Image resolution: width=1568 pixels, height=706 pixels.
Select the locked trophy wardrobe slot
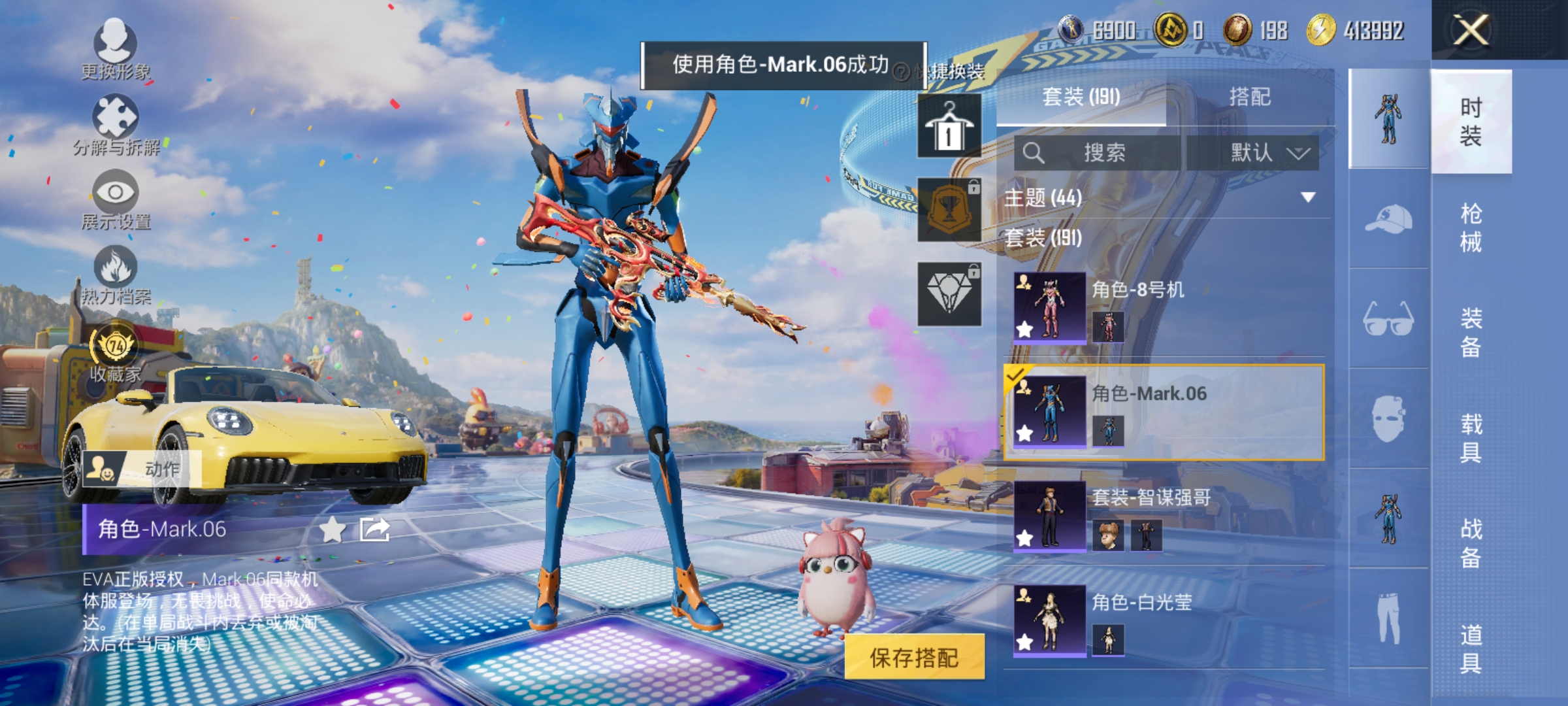point(949,209)
